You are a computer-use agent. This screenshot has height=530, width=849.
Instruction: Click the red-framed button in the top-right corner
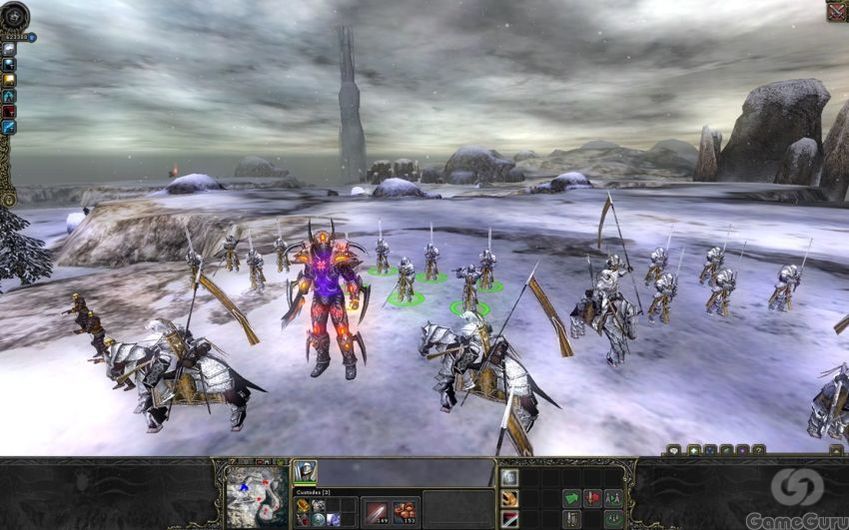click(x=836, y=11)
